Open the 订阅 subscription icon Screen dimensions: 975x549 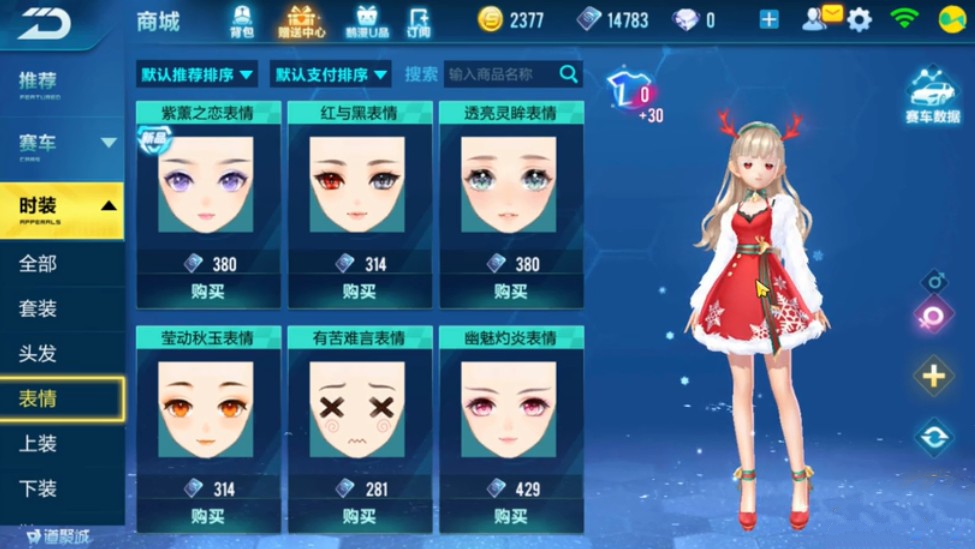coord(420,20)
